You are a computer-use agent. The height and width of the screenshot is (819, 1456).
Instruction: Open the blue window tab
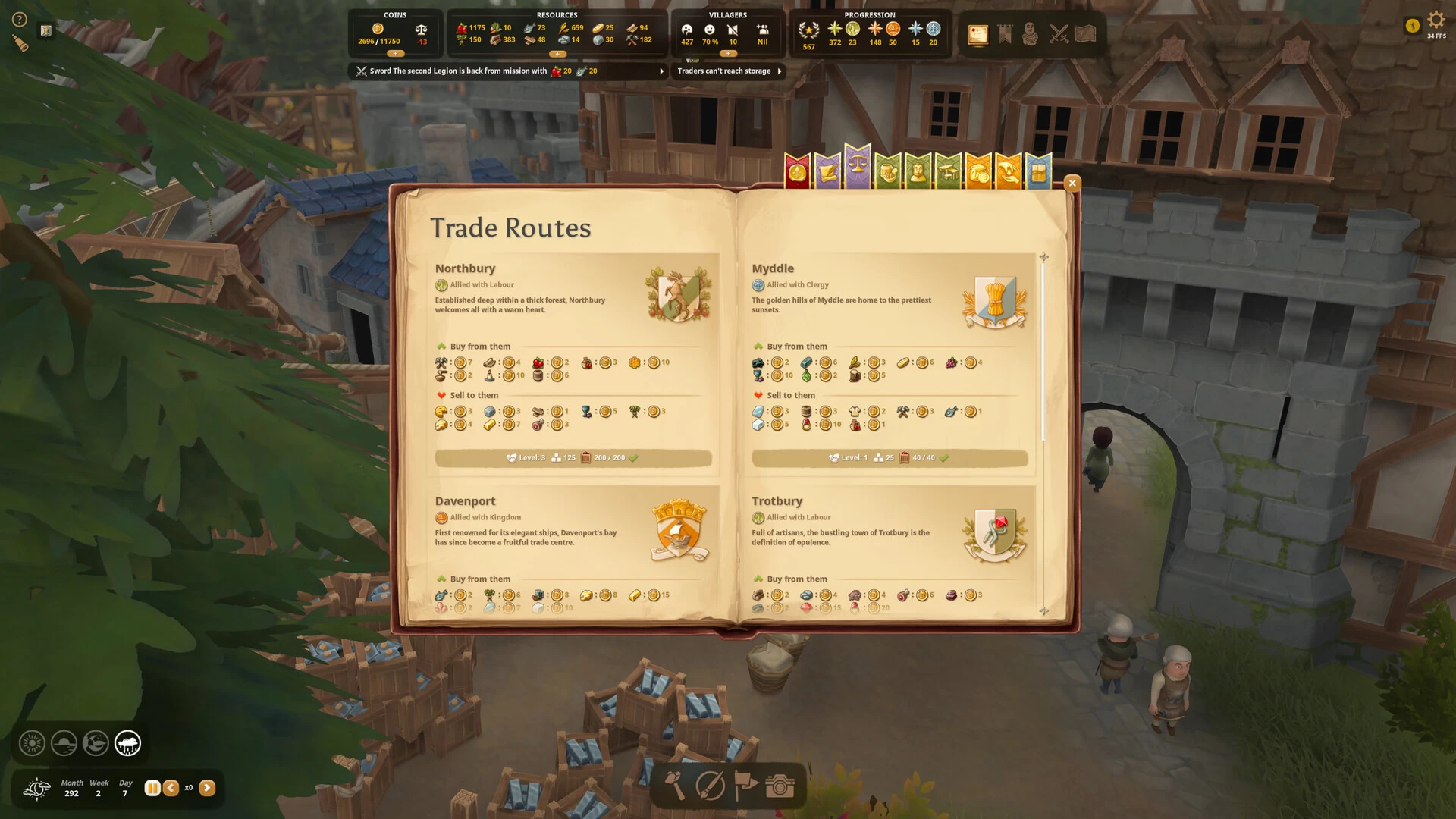[1038, 172]
